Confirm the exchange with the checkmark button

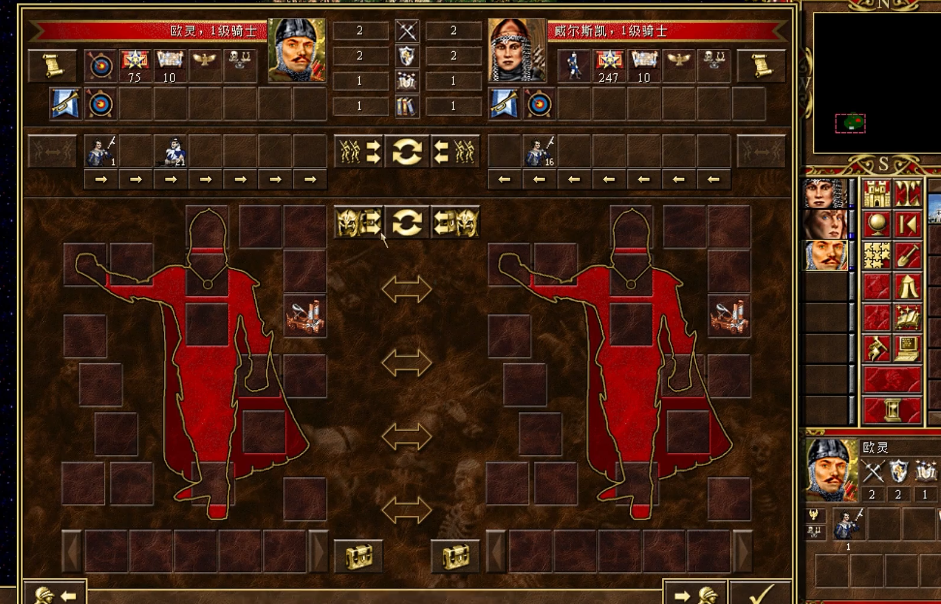pyautogui.click(x=759, y=594)
